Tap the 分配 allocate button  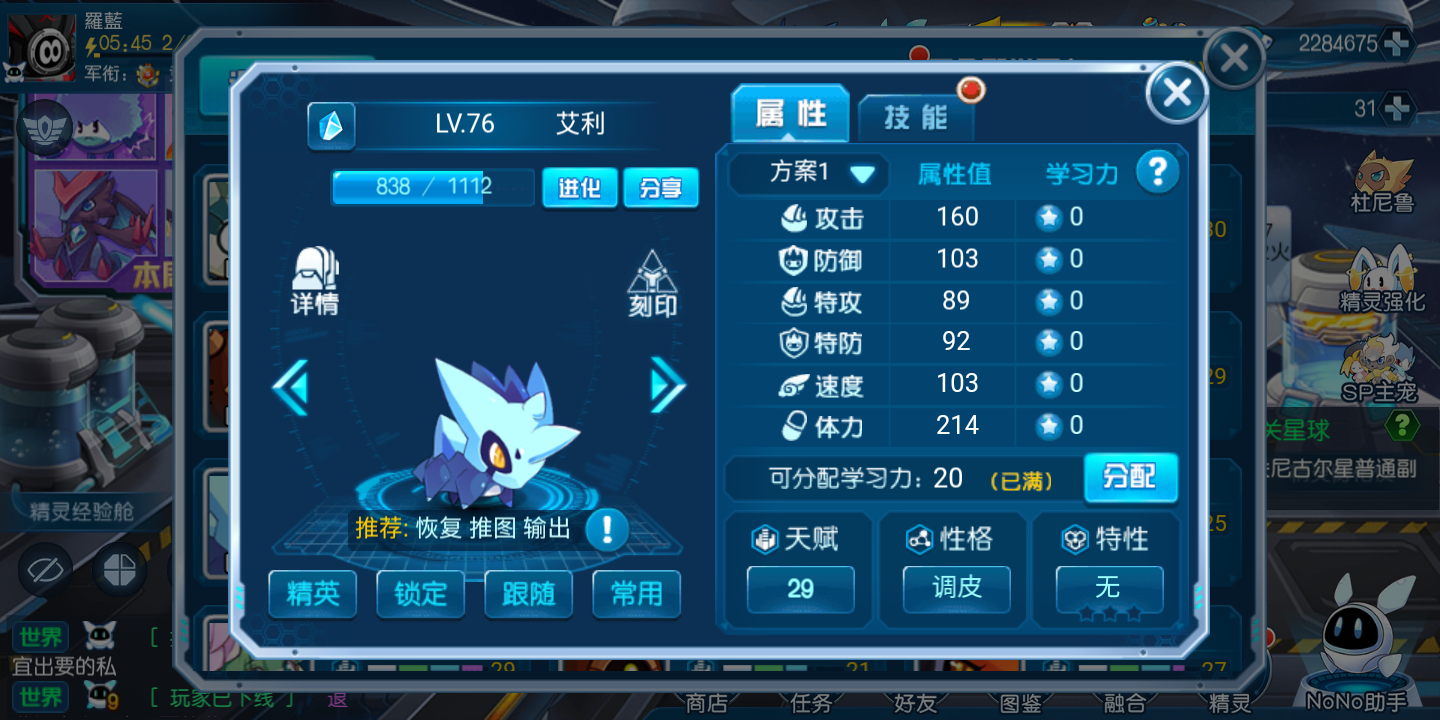(x=1130, y=478)
